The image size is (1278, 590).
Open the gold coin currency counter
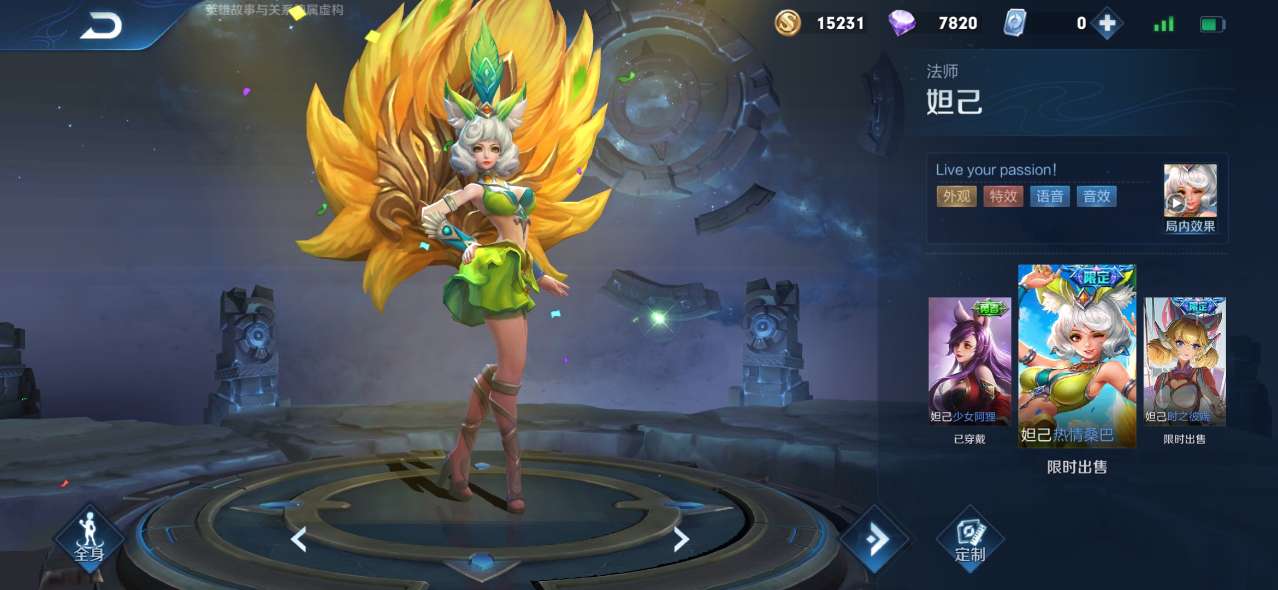tap(820, 23)
